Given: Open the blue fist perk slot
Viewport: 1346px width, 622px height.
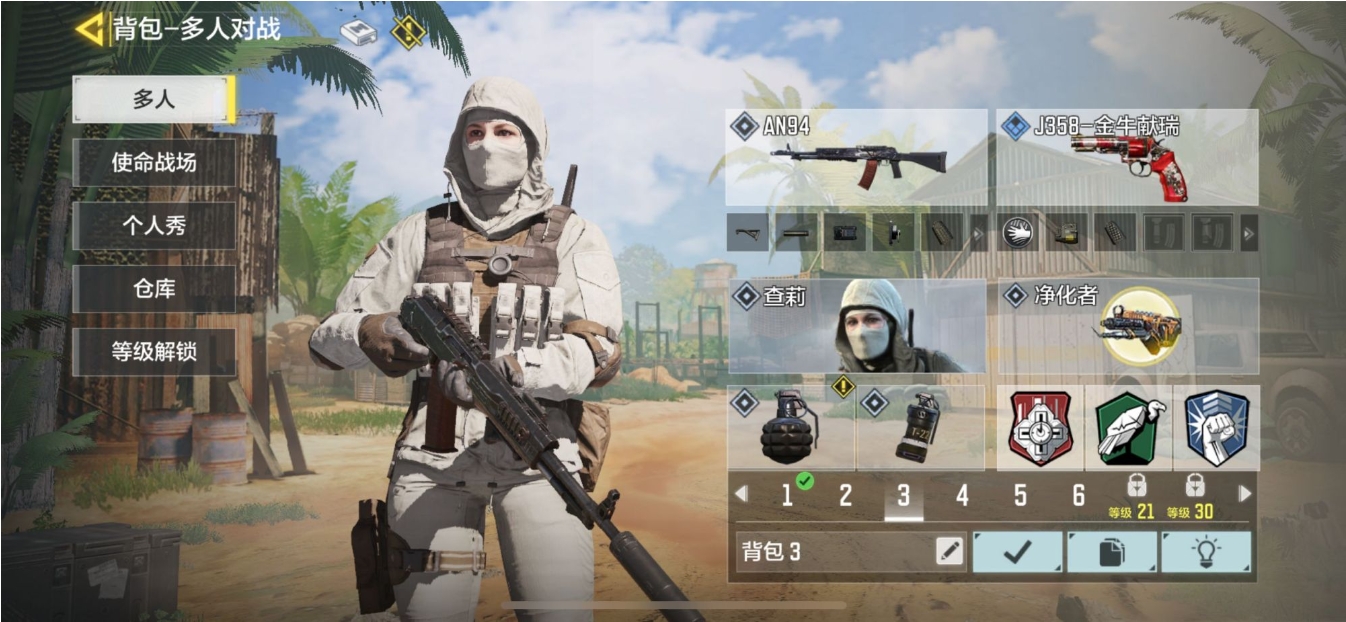Looking at the screenshot, I should [1215, 429].
